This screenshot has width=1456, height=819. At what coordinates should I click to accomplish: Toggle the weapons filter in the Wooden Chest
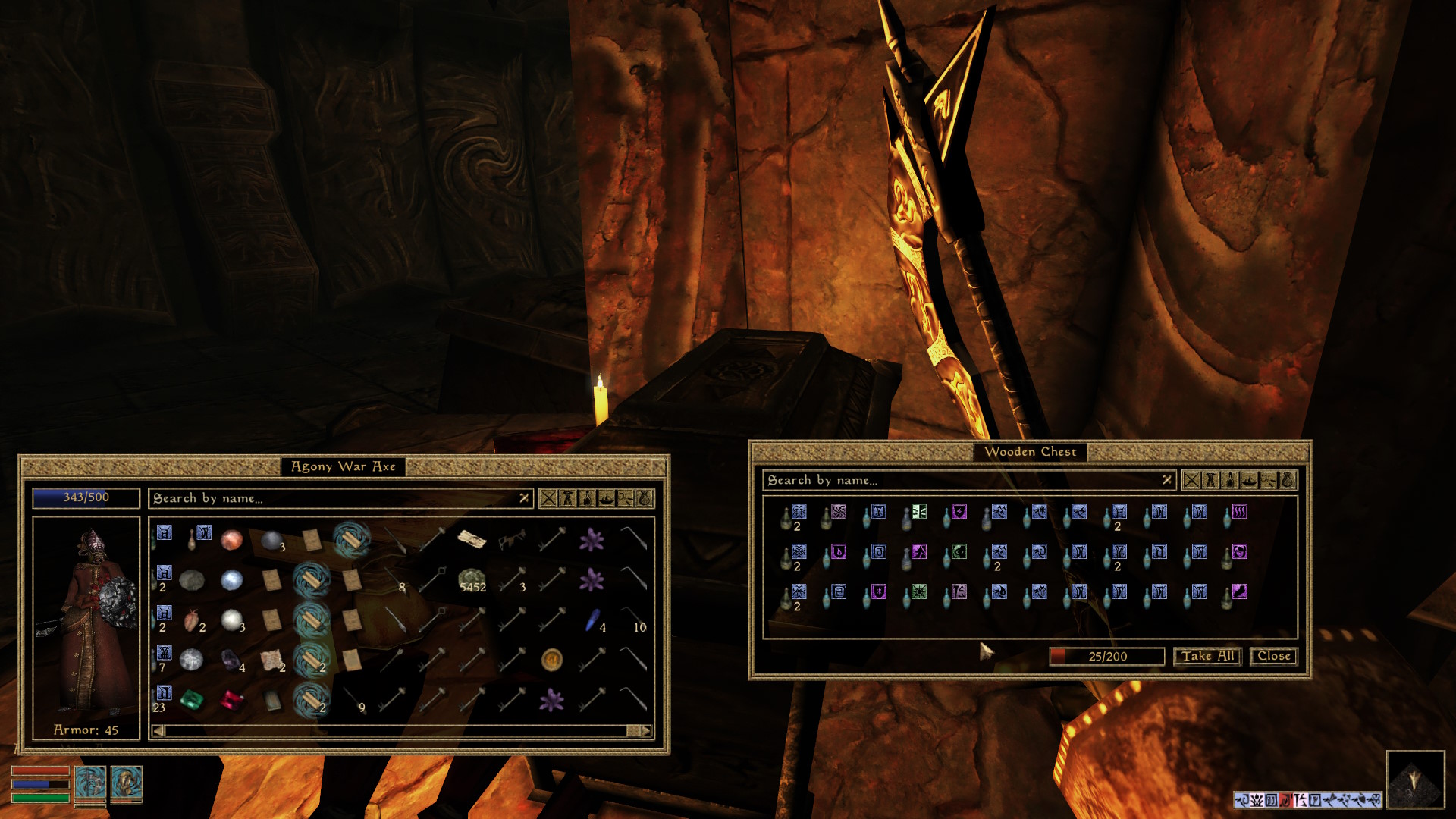coord(1192,481)
